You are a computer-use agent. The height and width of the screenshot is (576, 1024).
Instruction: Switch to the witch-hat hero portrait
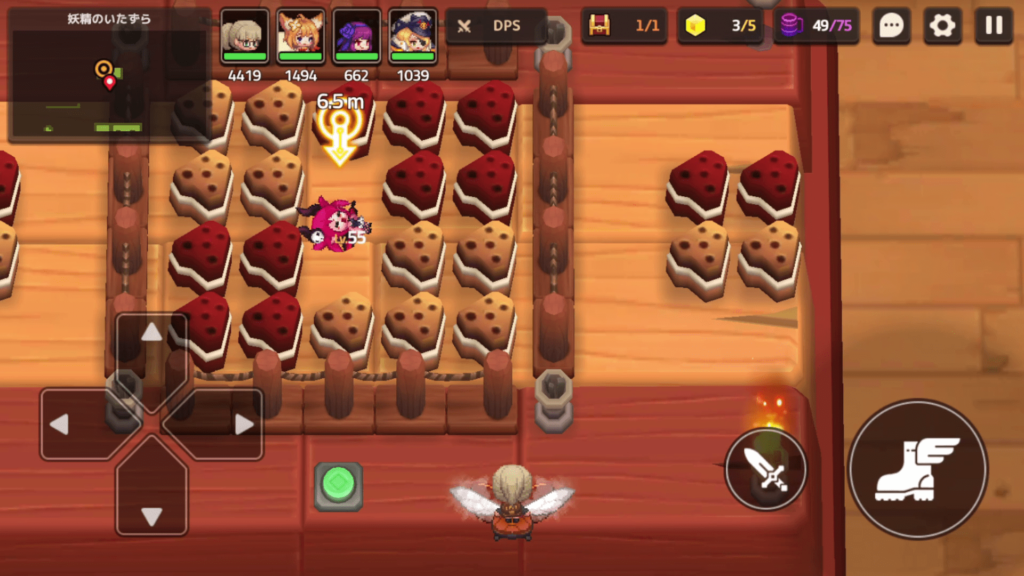coord(412,37)
